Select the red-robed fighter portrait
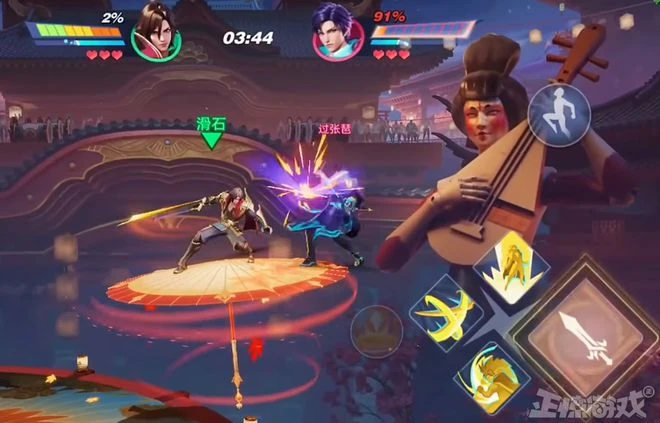 pos(154,32)
